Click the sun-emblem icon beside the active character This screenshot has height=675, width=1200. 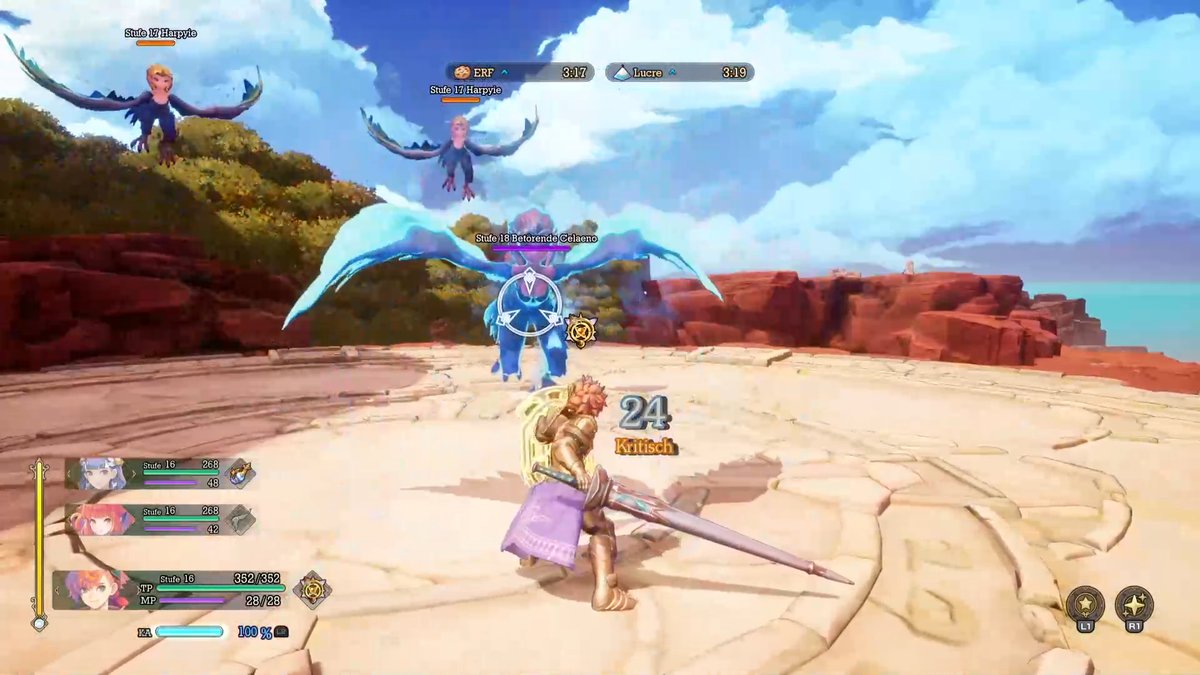pyautogui.click(x=311, y=589)
